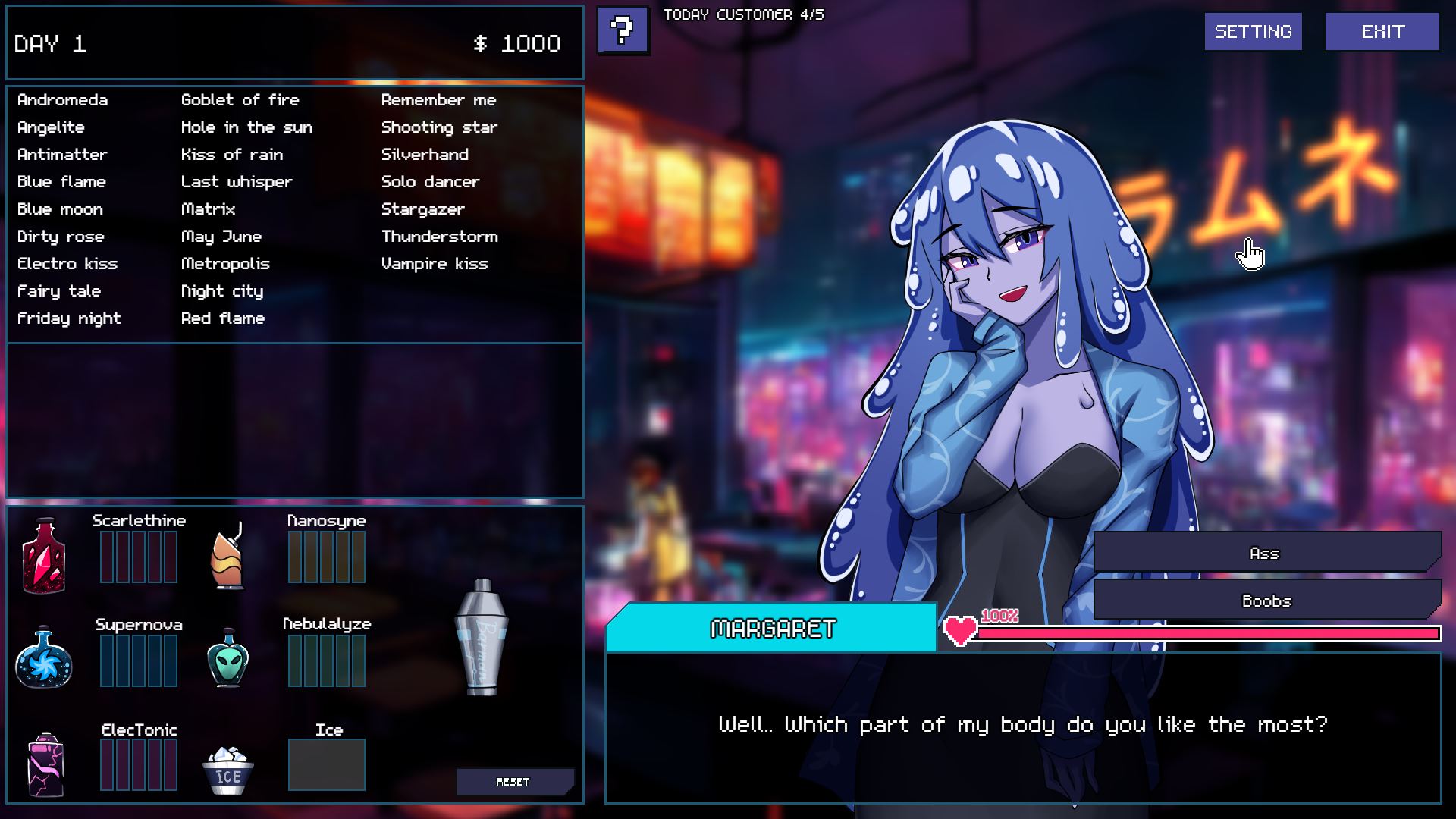Select the Friday night recipe

tap(69, 318)
